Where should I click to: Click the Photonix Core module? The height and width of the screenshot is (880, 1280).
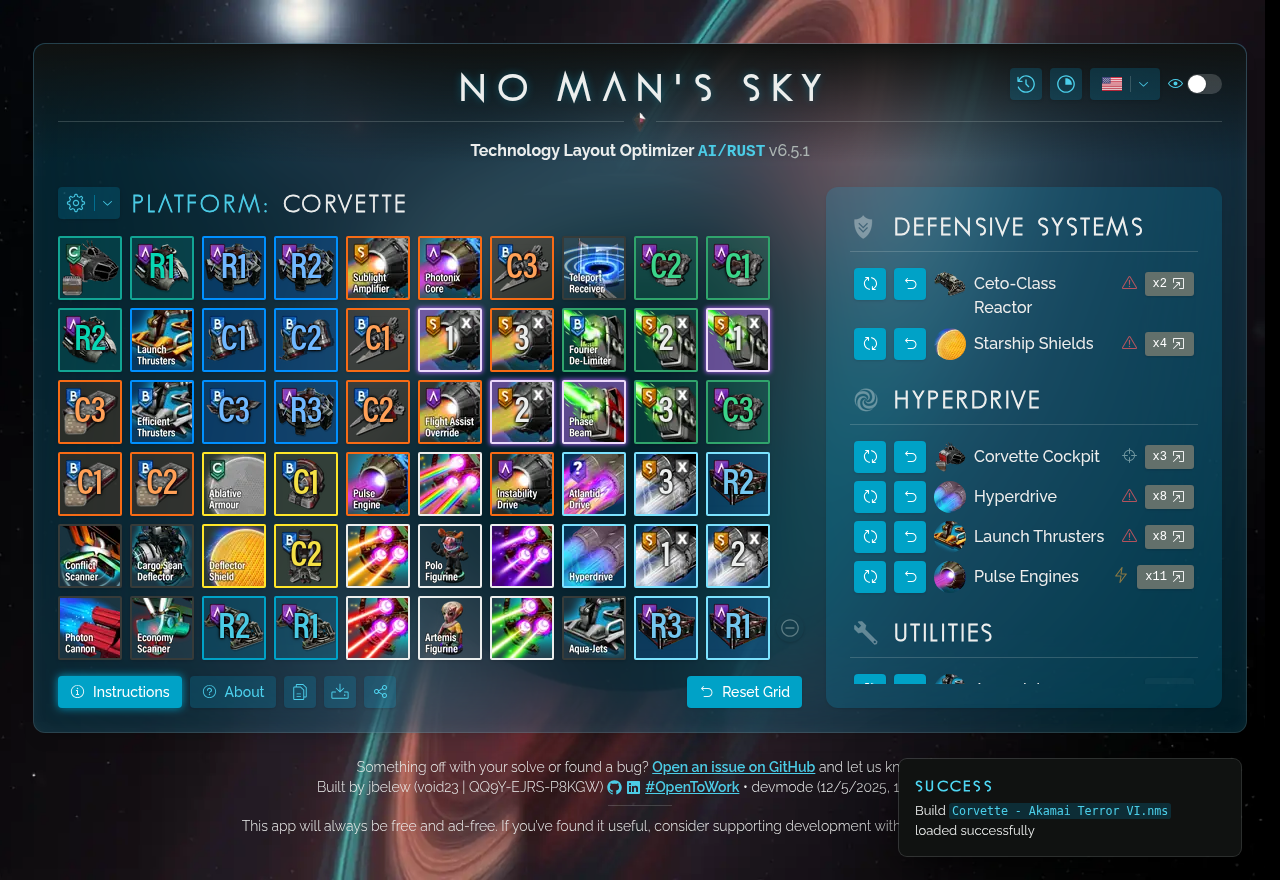coord(449,267)
